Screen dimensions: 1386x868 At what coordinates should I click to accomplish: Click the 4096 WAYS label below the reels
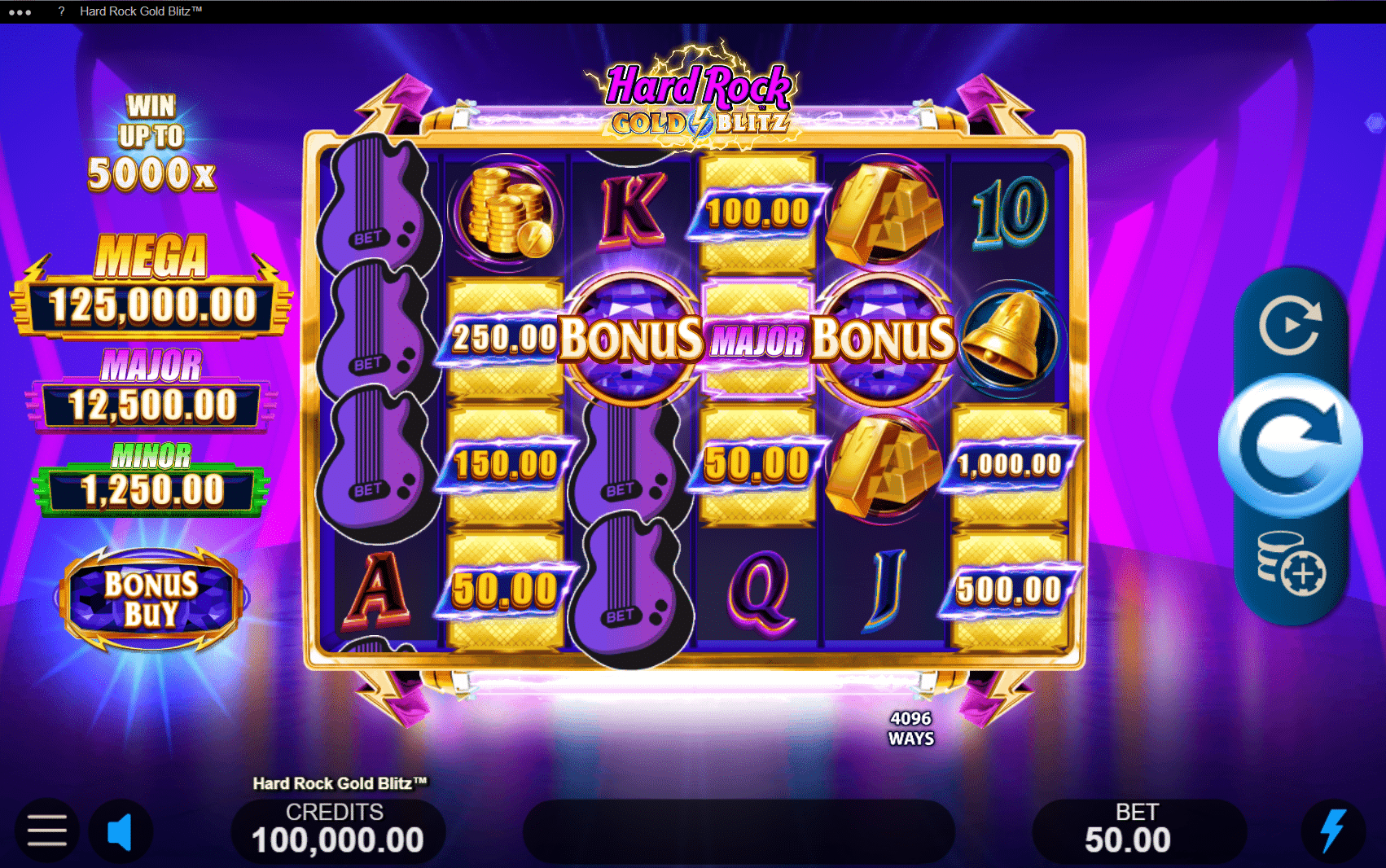click(x=910, y=730)
